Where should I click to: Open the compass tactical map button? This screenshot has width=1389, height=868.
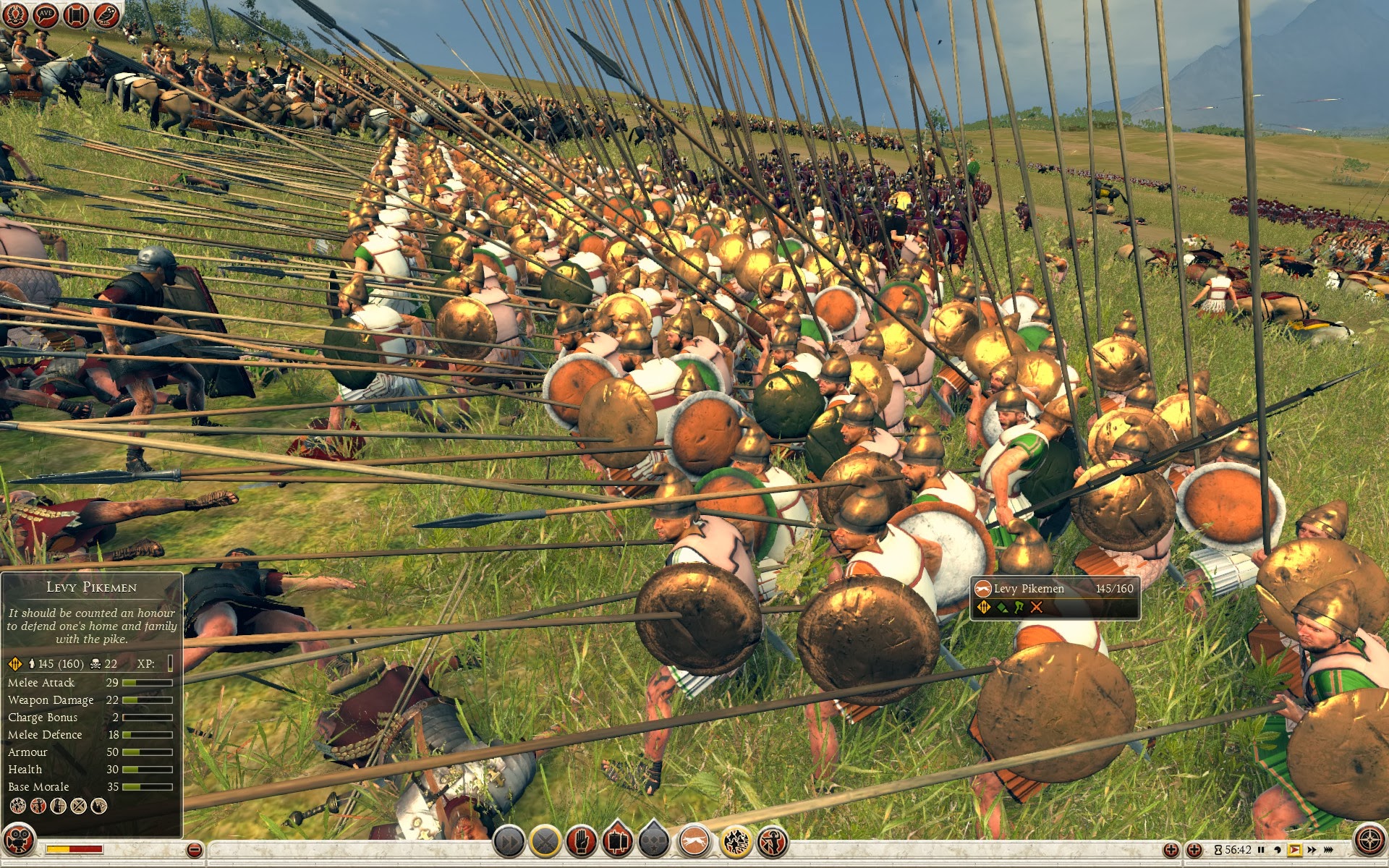point(1369,841)
